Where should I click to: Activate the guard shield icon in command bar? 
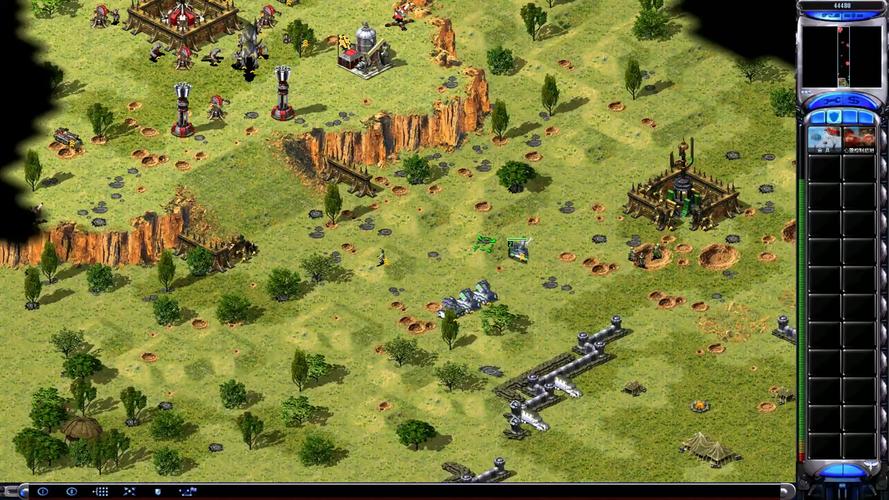(158, 491)
